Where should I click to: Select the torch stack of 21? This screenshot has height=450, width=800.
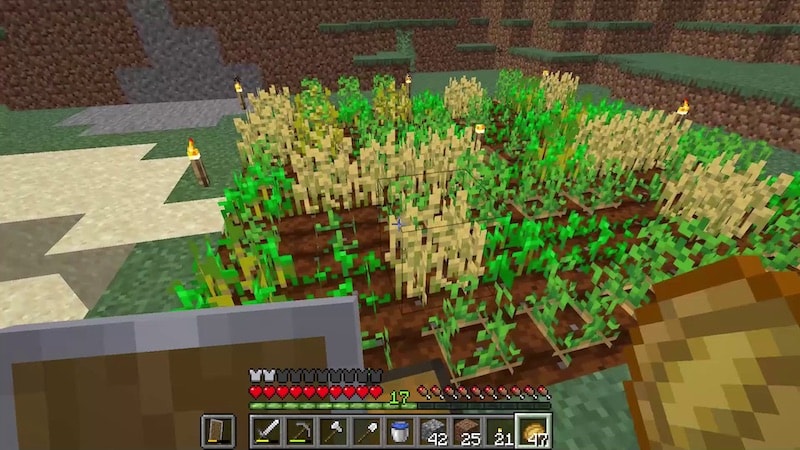(498, 432)
